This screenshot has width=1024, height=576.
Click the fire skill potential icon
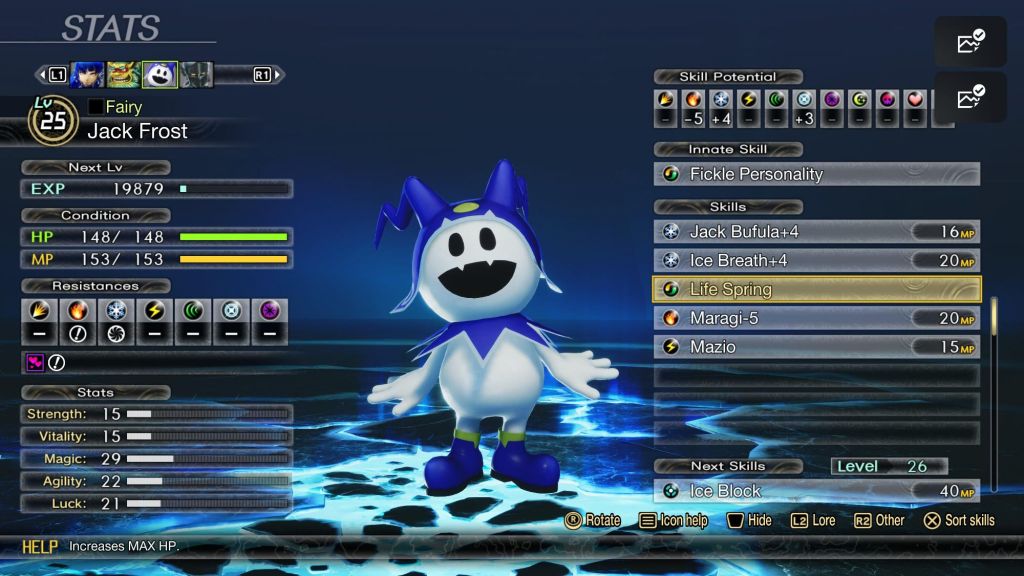(x=693, y=100)
